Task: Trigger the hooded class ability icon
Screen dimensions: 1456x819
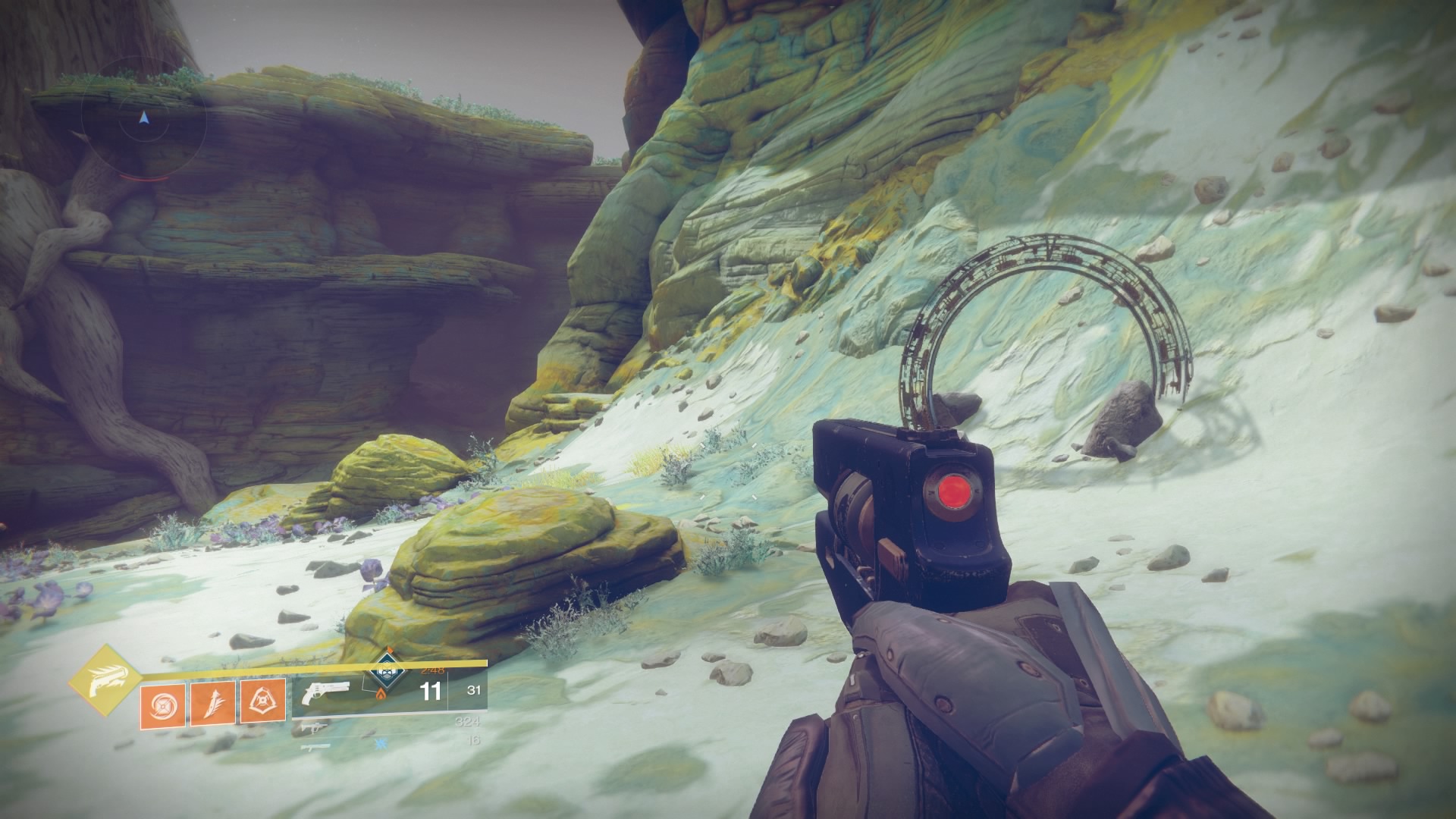Action: tap(262, 701)
